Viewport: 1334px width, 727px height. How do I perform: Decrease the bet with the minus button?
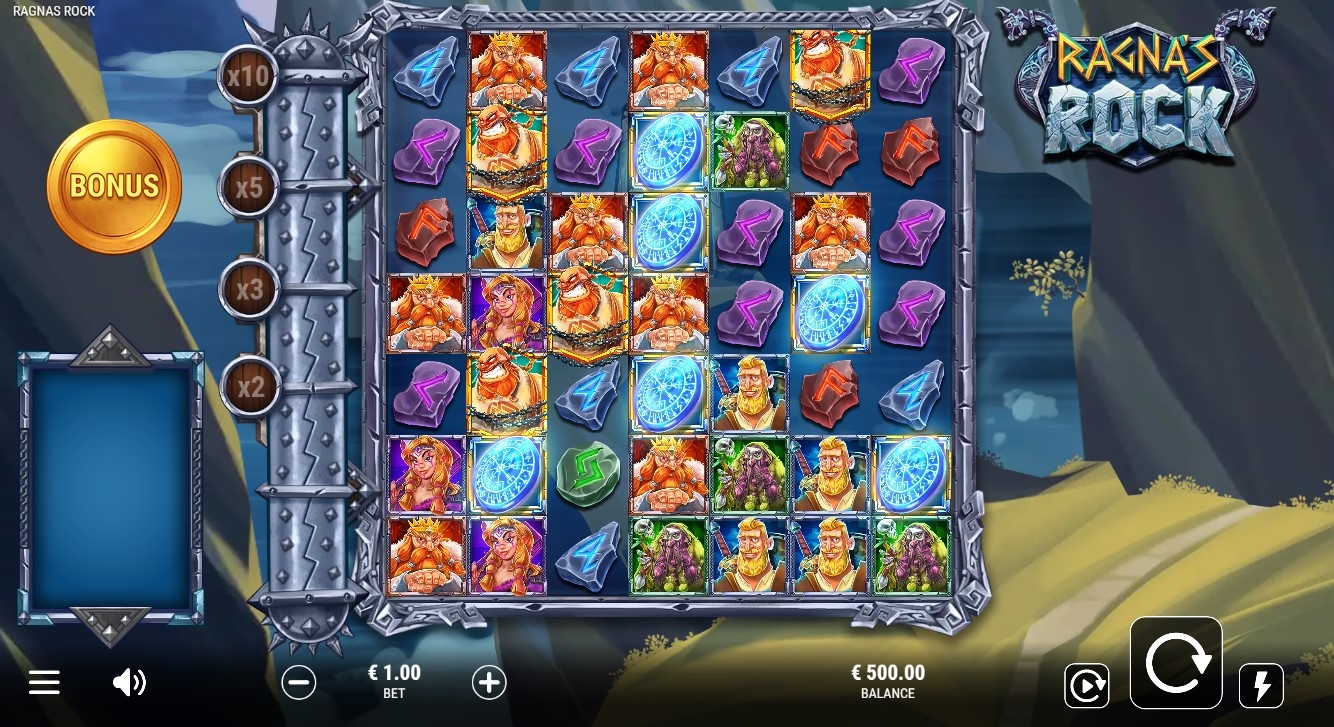pos(299,683)
